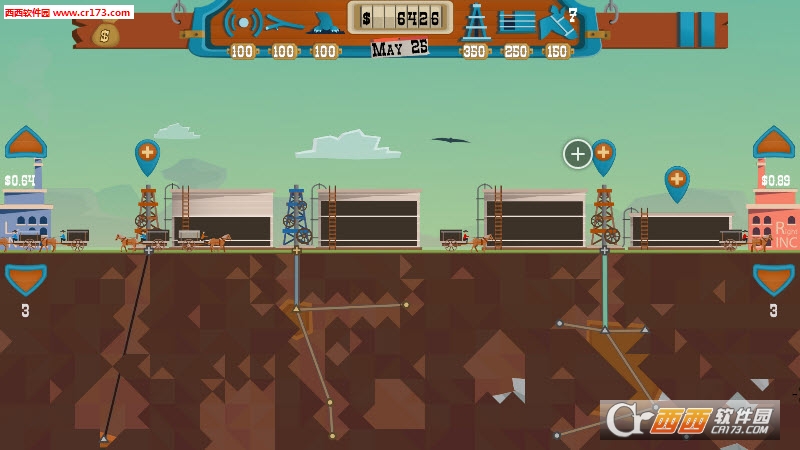The width and height of the screenshot is (800, 450).
Task: Select the pipes icon costing 250
Action: pyautogui.click(x=517, y=21)
